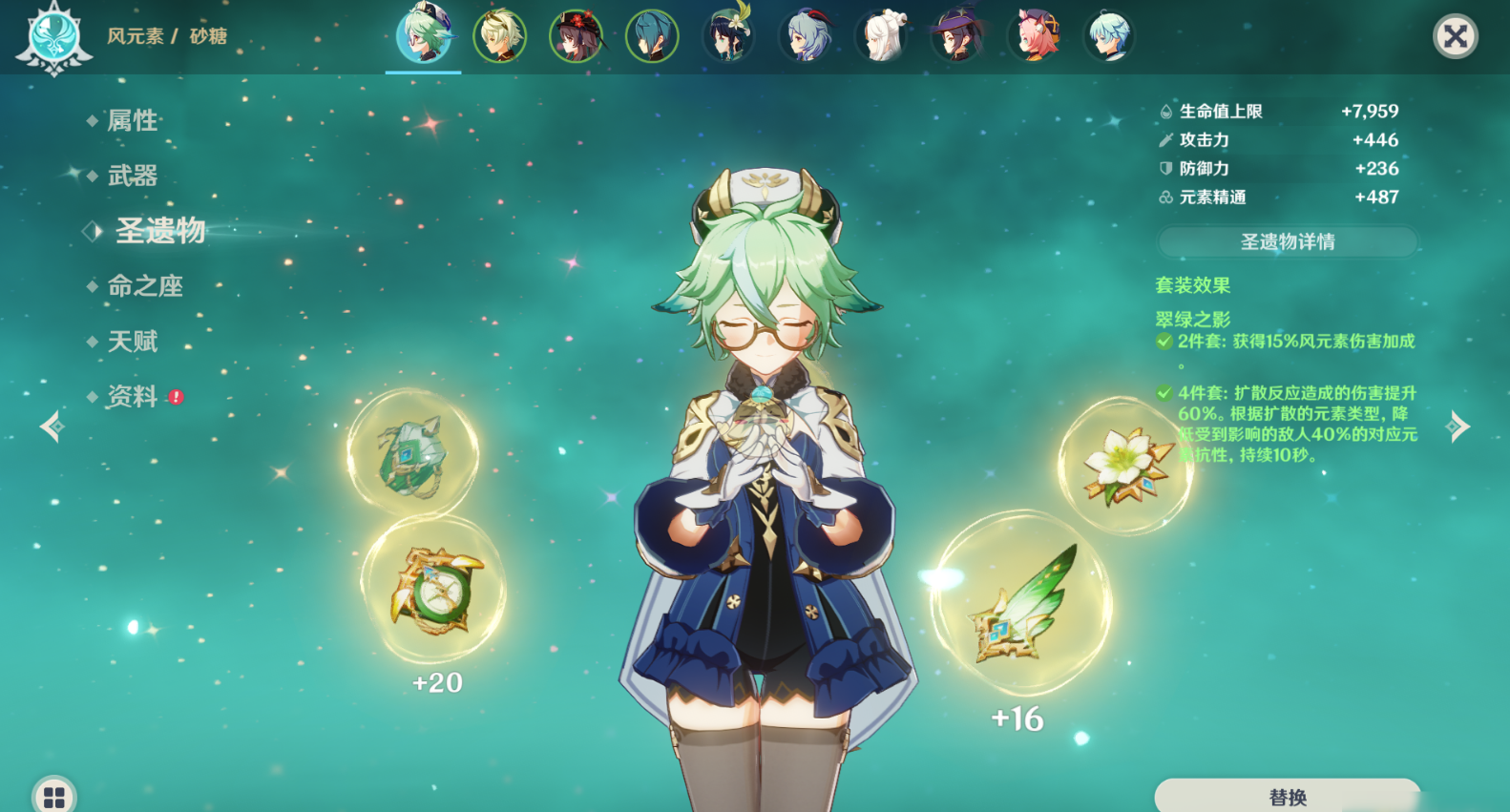The image size is (1510, 812).
Task: Go to the previous character with left arrow
Action: [x=52, y=427]
